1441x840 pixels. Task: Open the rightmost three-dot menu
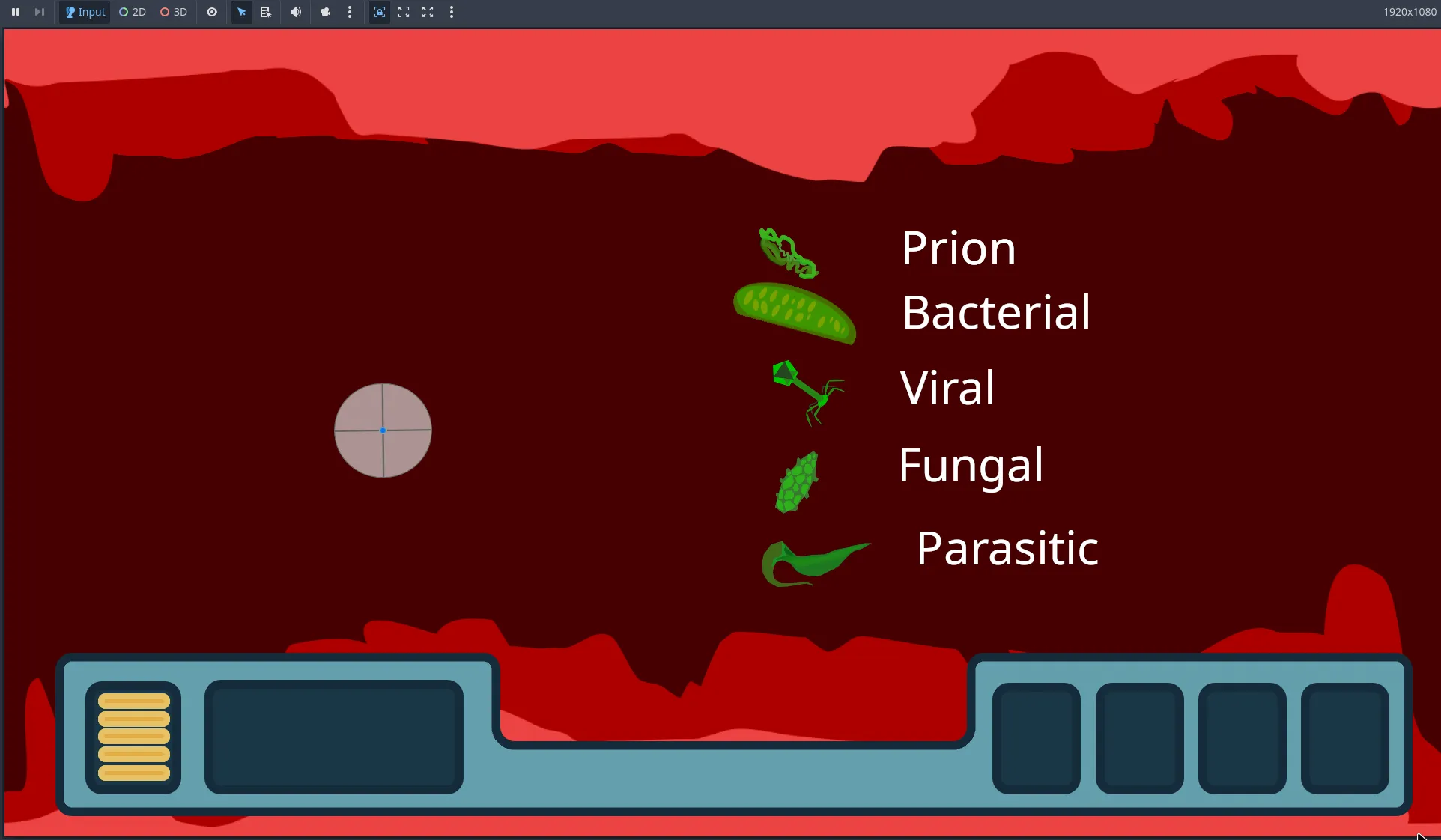point(451,12)
